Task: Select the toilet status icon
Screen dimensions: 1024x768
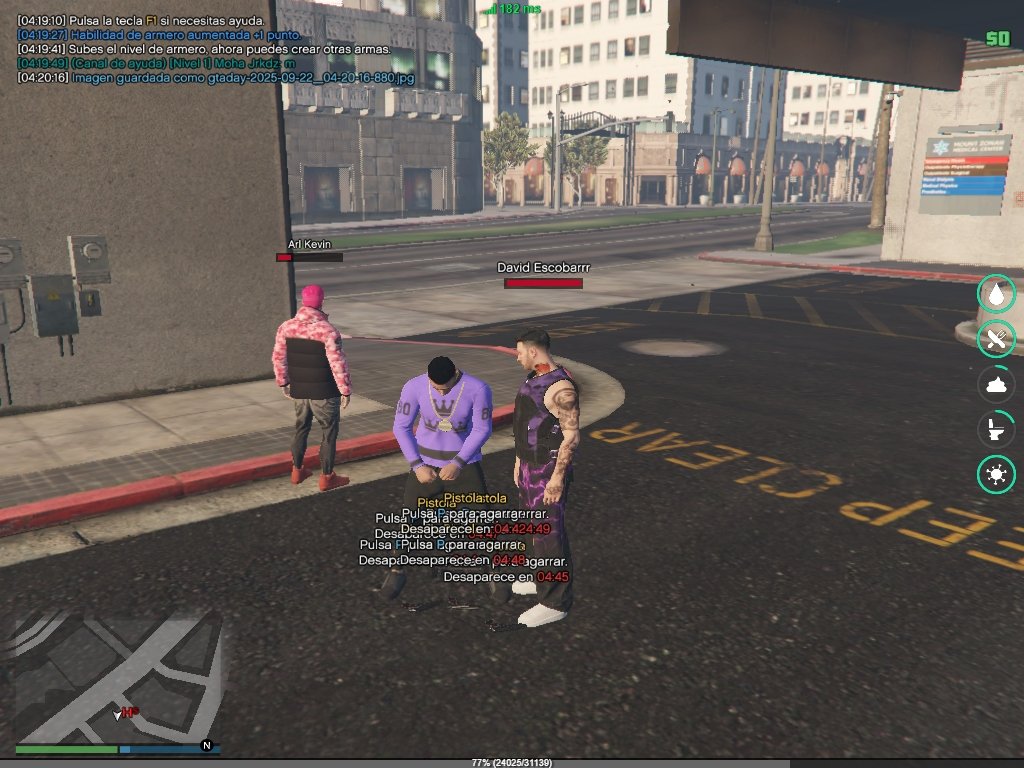Action: 996,430
